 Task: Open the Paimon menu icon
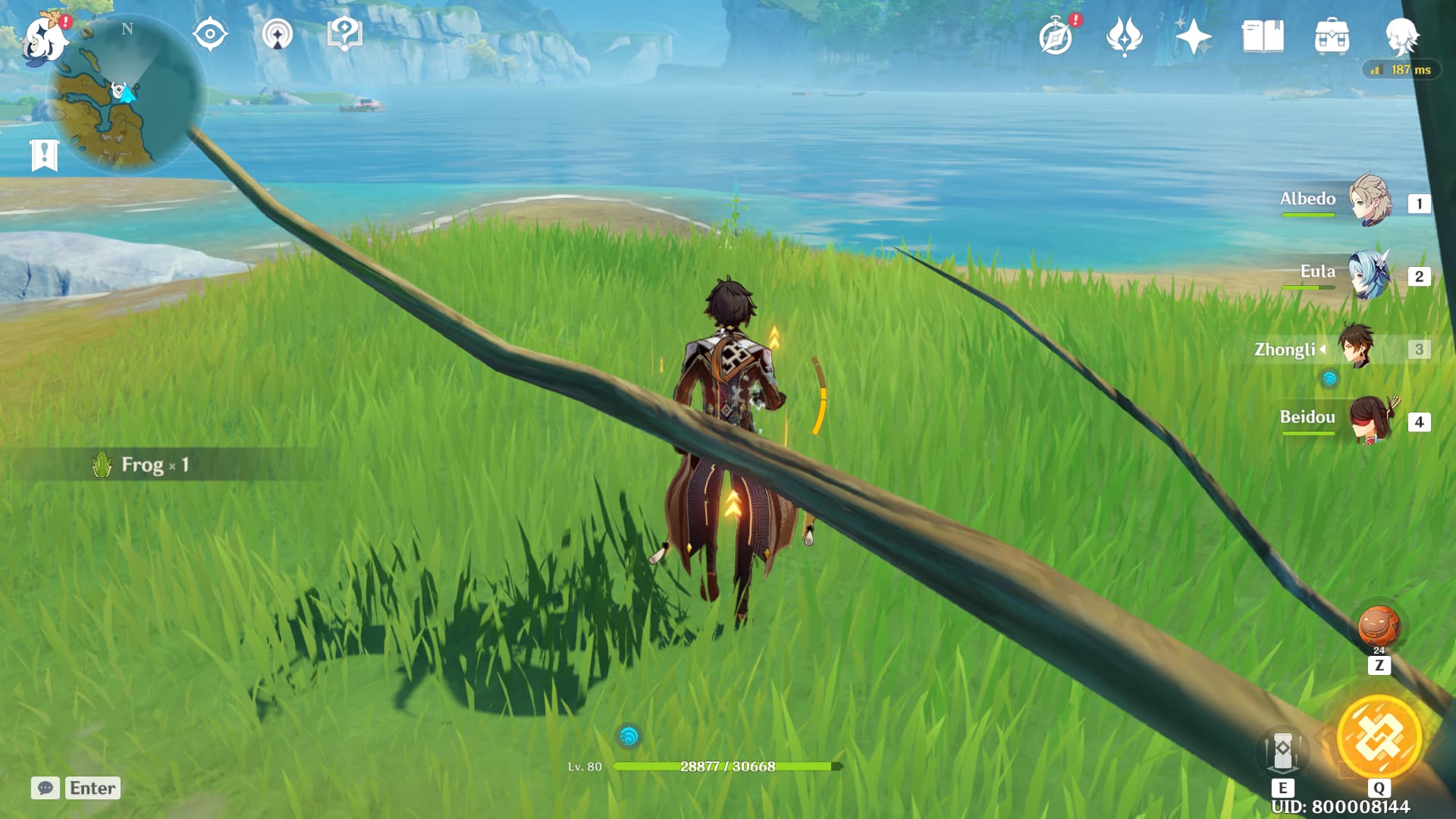44,38
